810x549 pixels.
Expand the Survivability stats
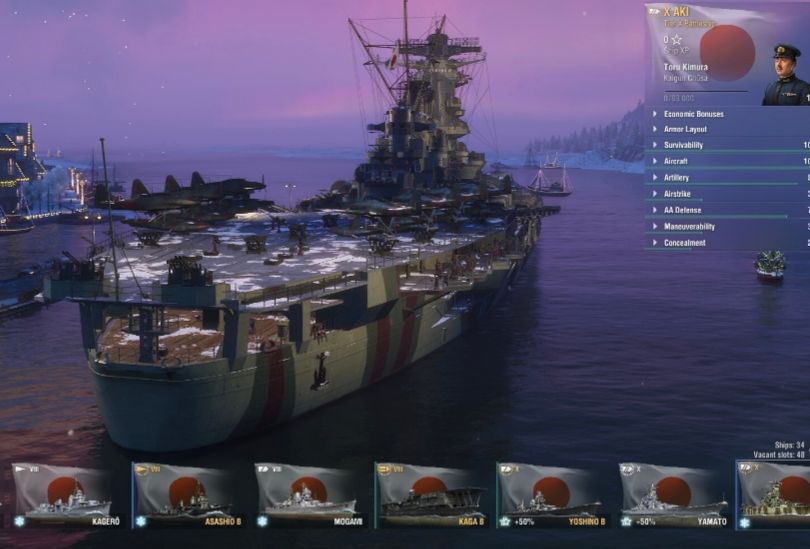(683, 146)
